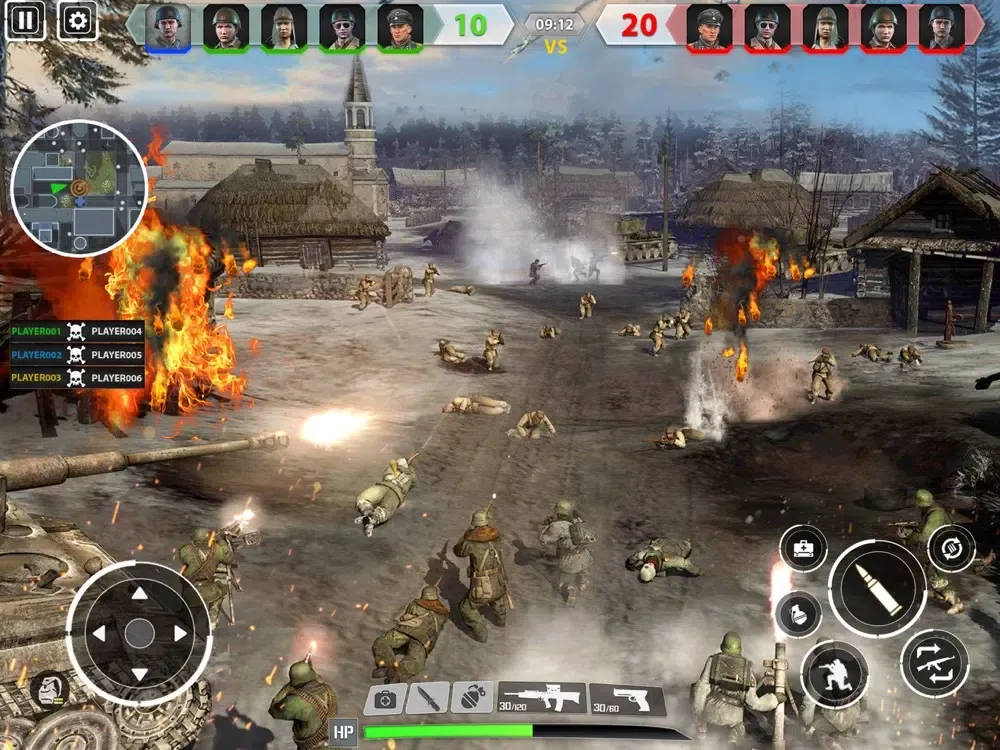Tap the round medkit heal button

[803, 549]
